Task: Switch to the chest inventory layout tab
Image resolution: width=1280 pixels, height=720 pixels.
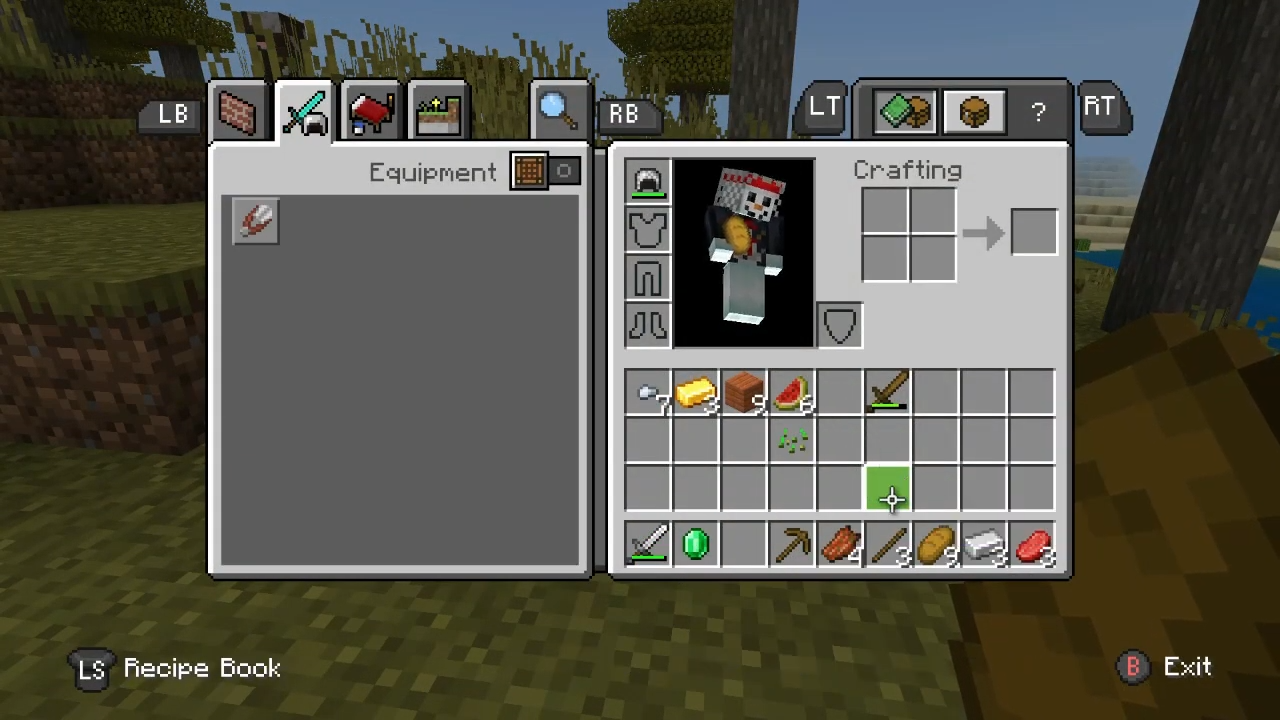Action: [973, 110]
